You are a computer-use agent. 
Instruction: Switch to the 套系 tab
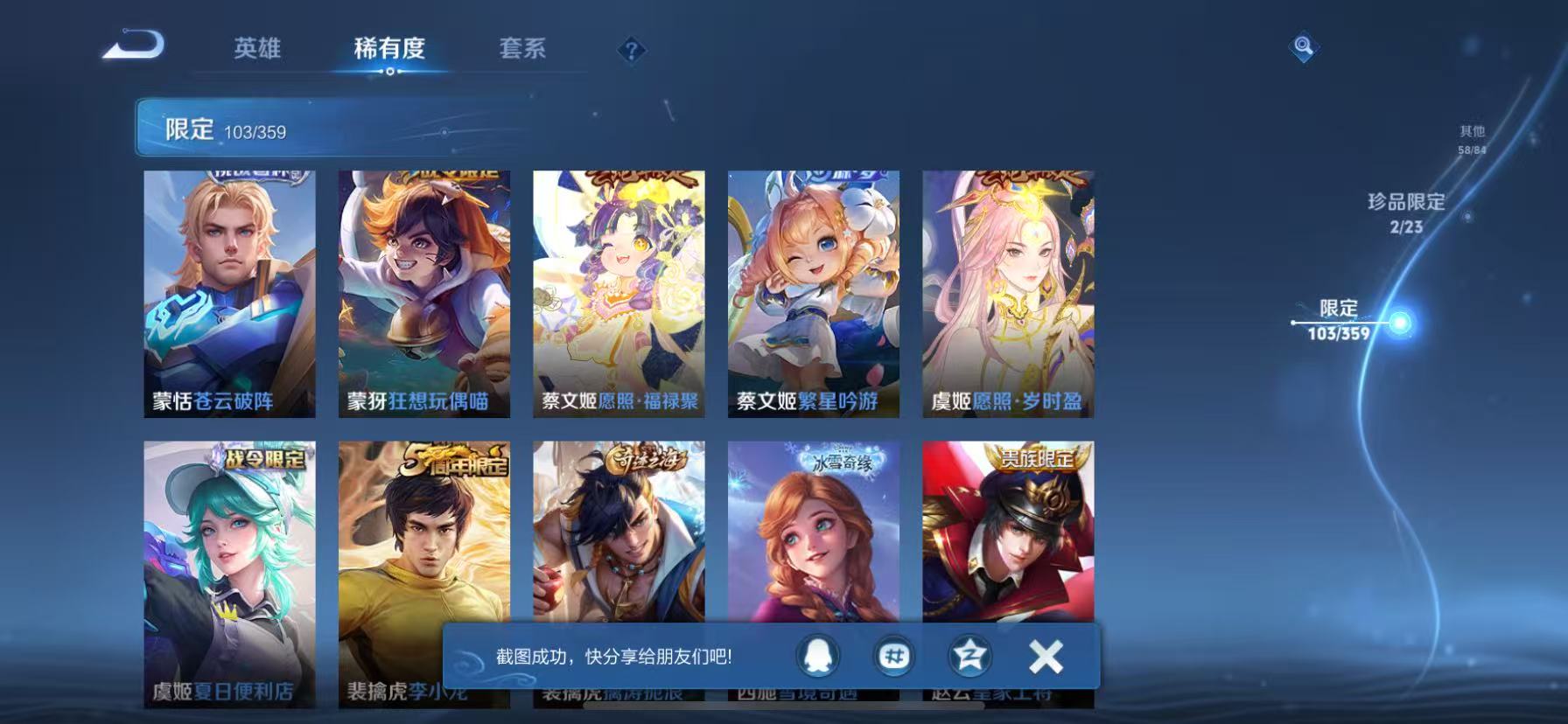[522, 50]
